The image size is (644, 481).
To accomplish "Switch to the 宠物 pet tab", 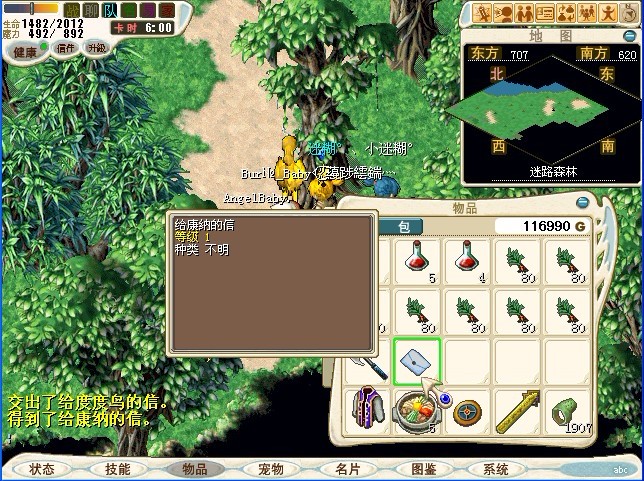I will [x=271, y=468].
